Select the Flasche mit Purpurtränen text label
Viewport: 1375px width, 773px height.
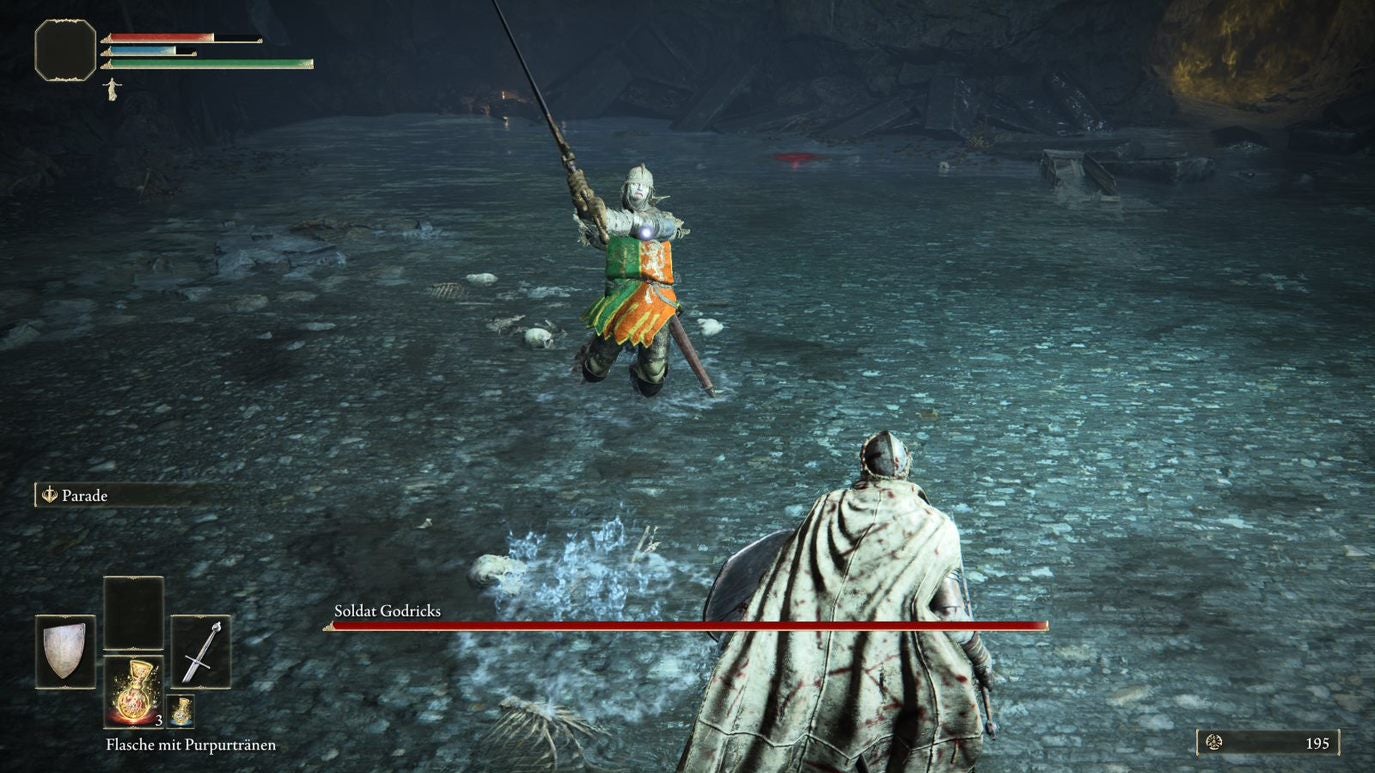pos(190,744)
